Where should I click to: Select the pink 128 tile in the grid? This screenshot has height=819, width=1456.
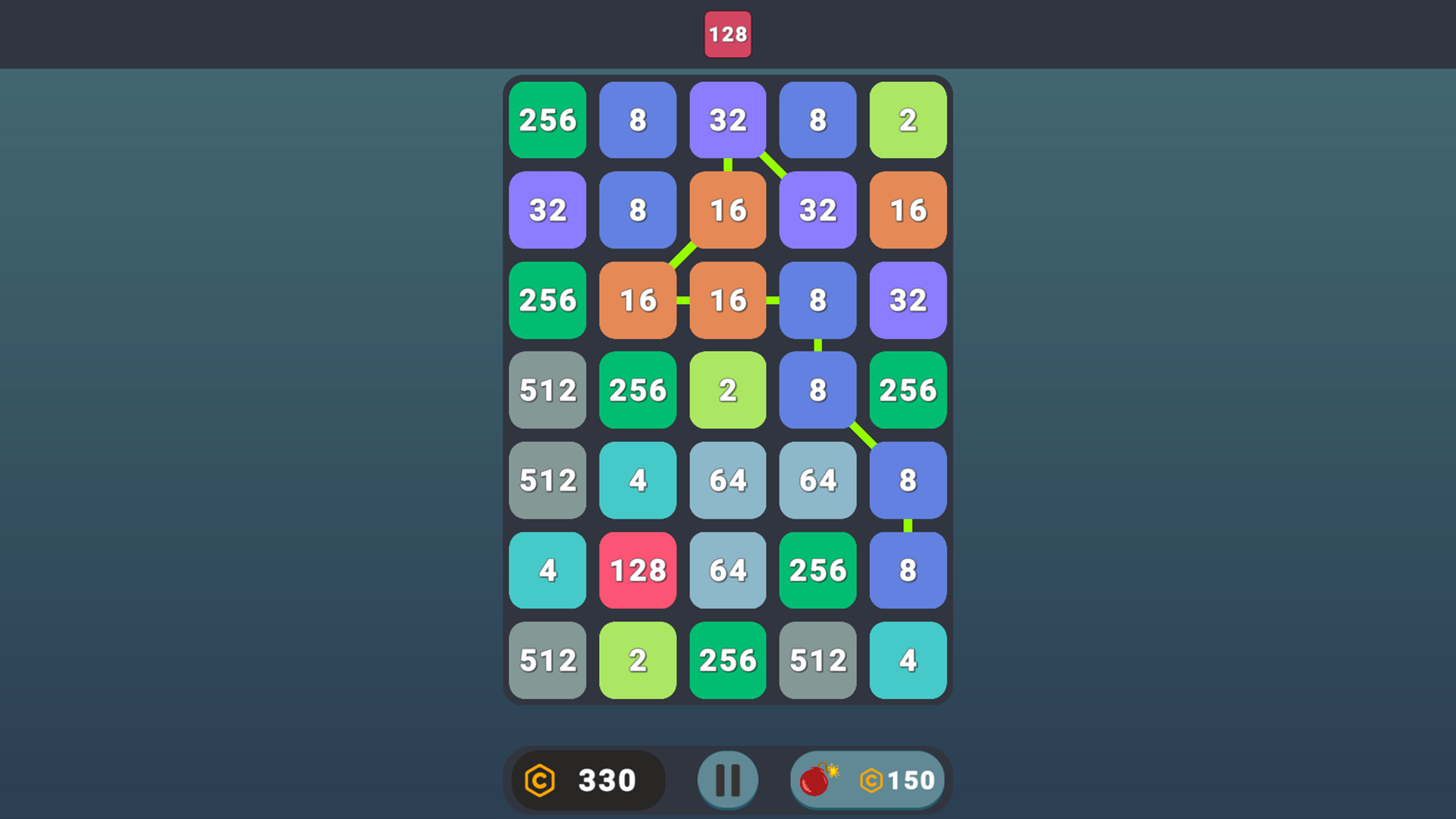(x=638, y=570)
